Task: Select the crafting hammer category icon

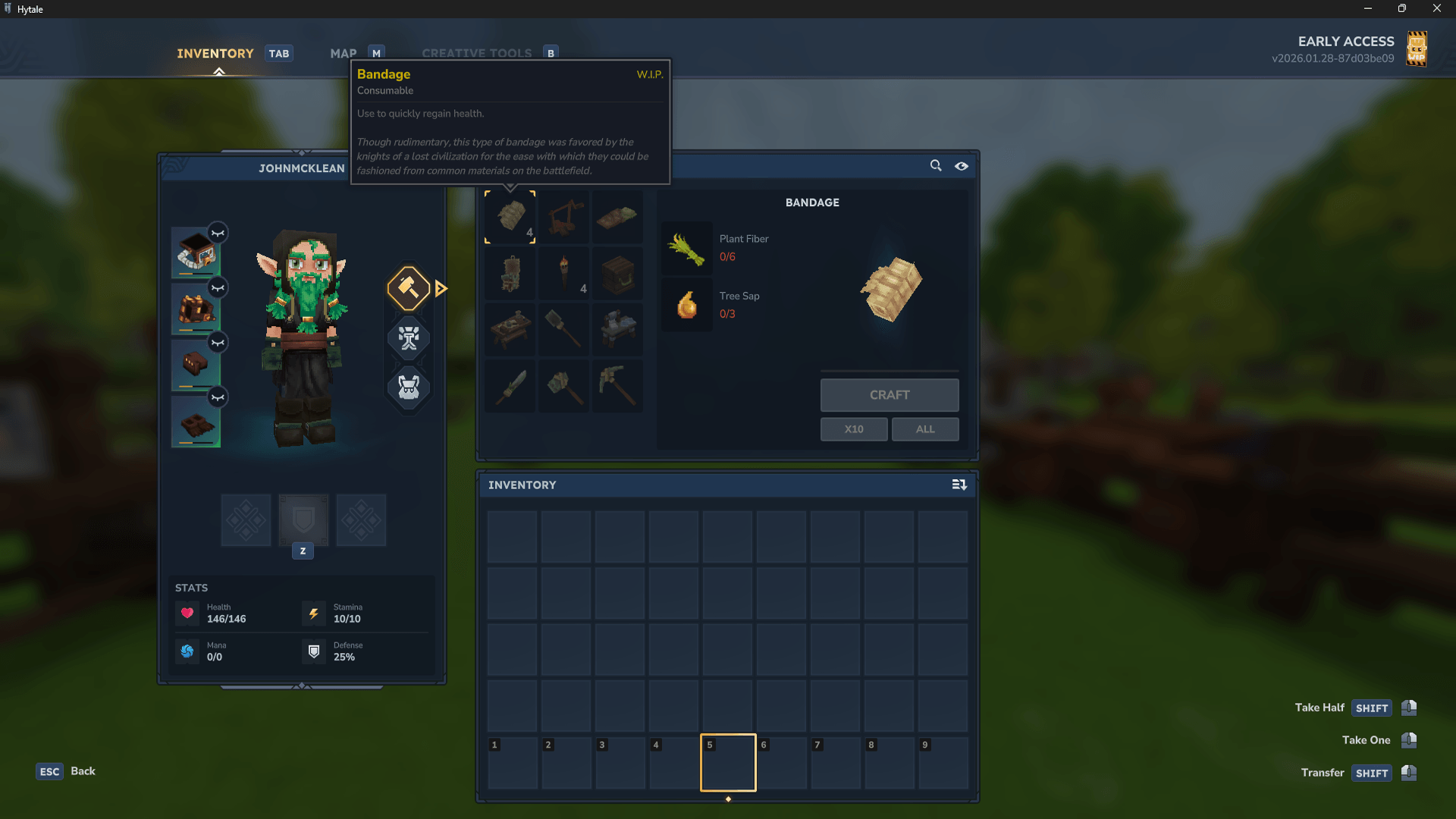Action: tap(408, 288)
